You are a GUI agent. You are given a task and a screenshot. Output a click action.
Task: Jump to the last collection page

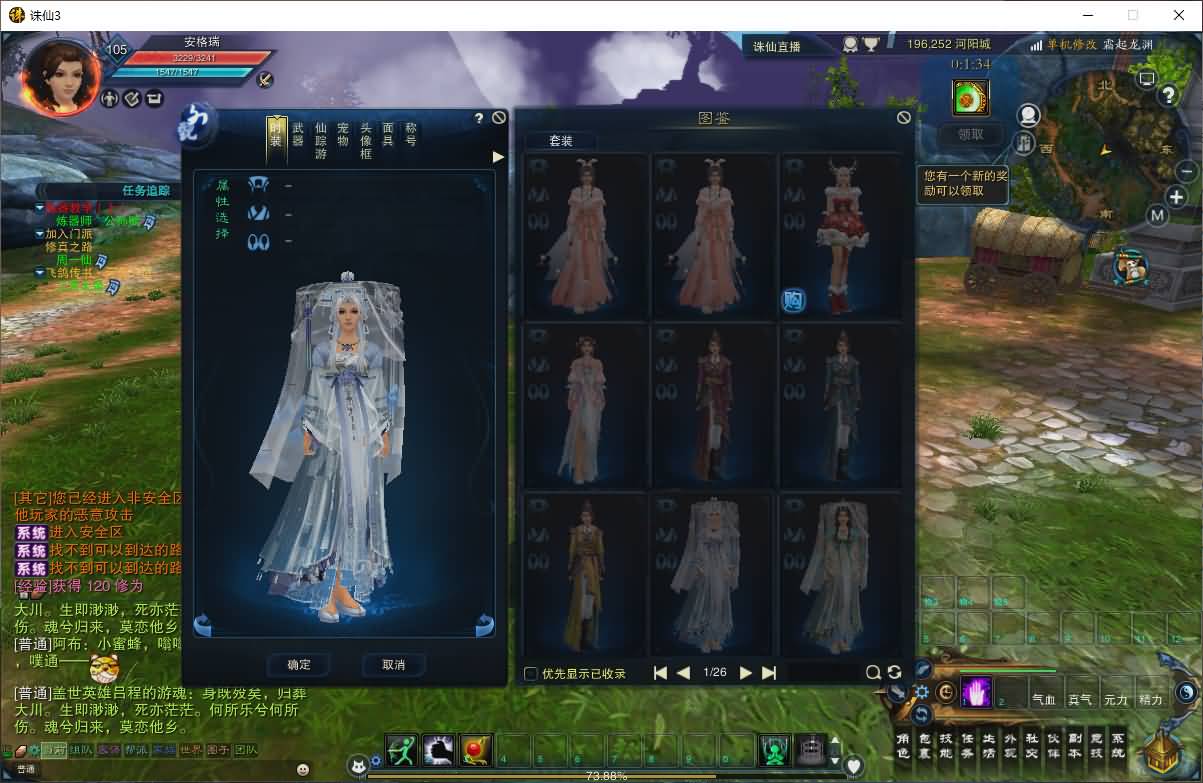[769, 673]
